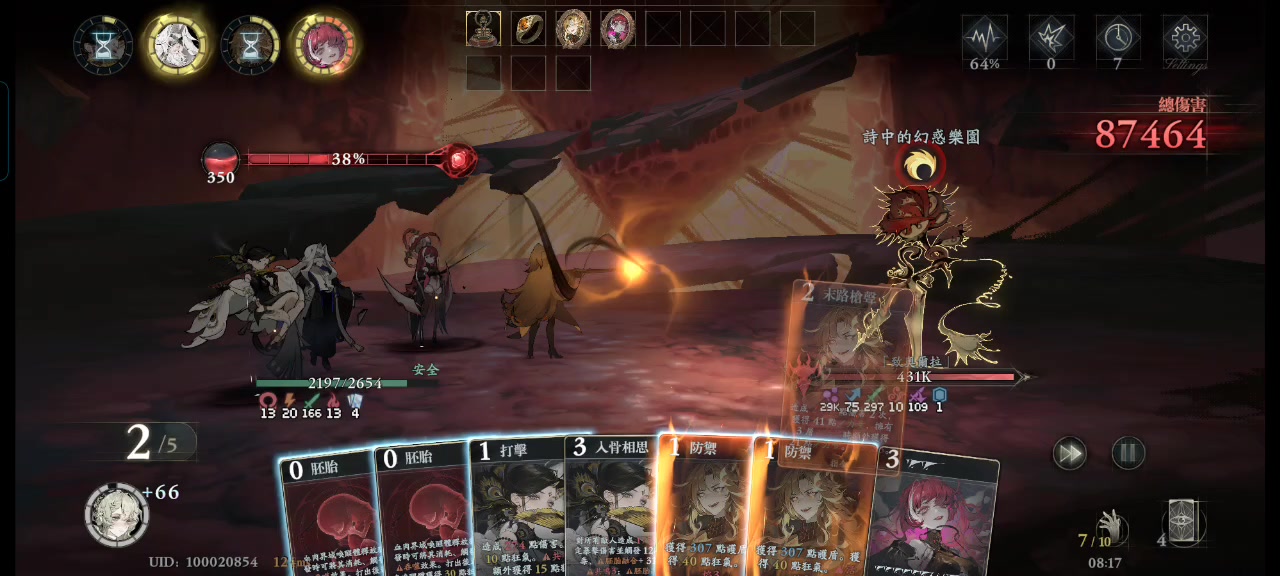Inspect the lantern relic icon
1280x576 pixels.
tap(484, 28)
